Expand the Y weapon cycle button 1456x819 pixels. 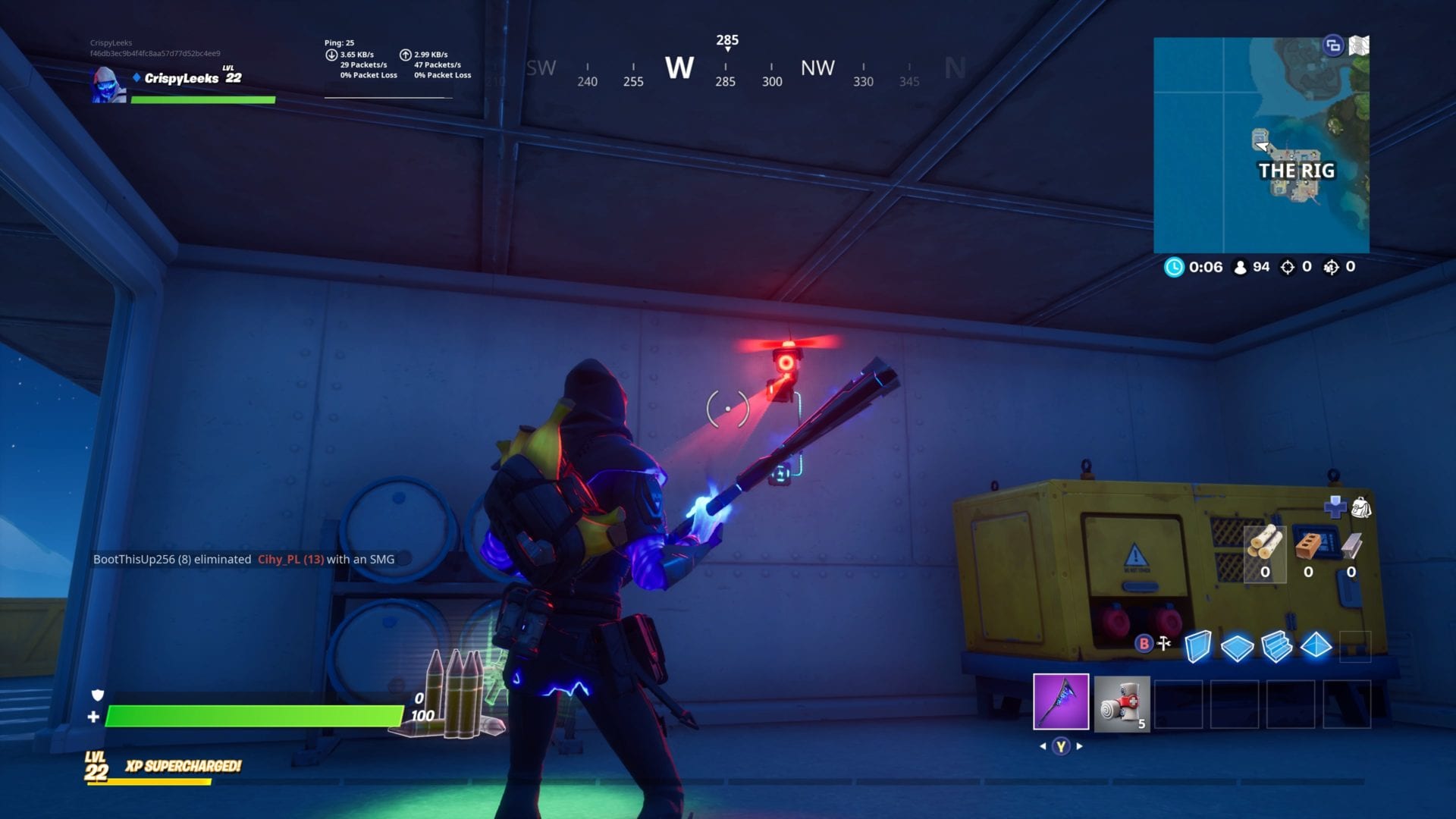tap(1062, 745)
